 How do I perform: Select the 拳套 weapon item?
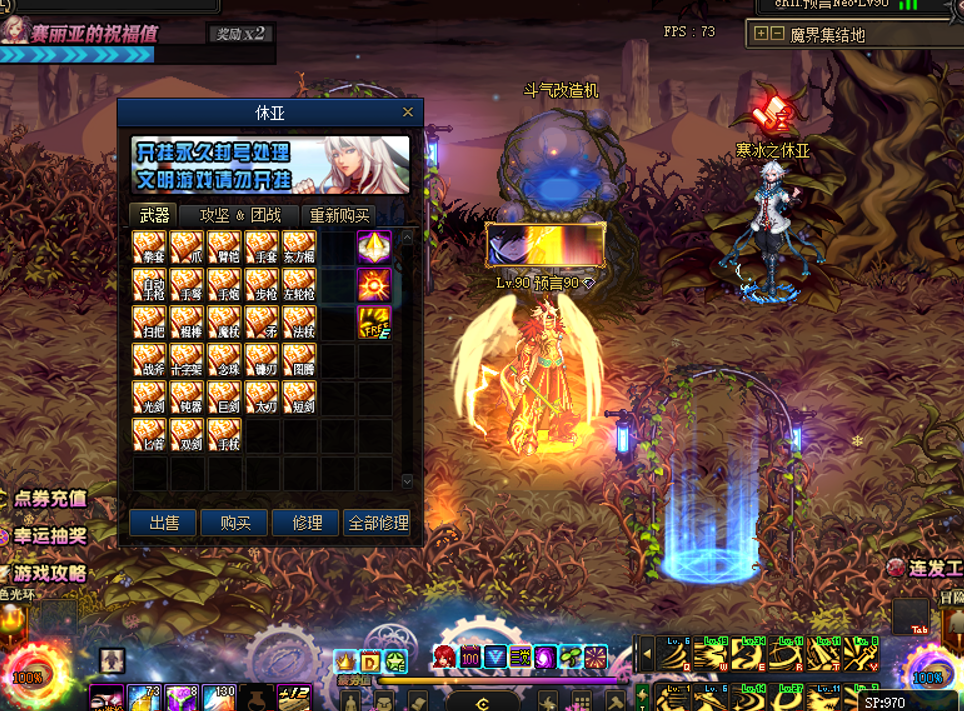click(150, 247)
